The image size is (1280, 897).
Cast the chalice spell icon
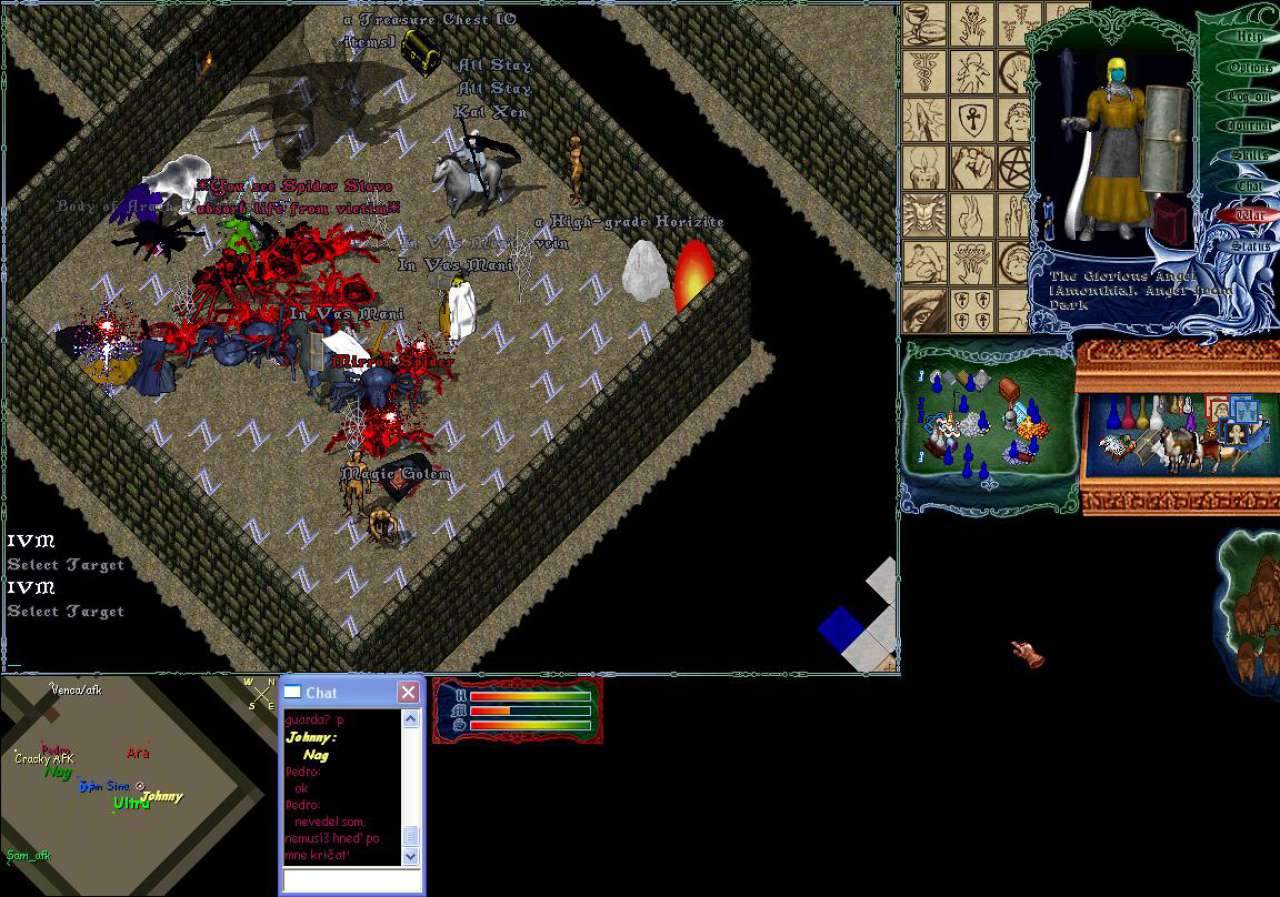coord(924,24)
